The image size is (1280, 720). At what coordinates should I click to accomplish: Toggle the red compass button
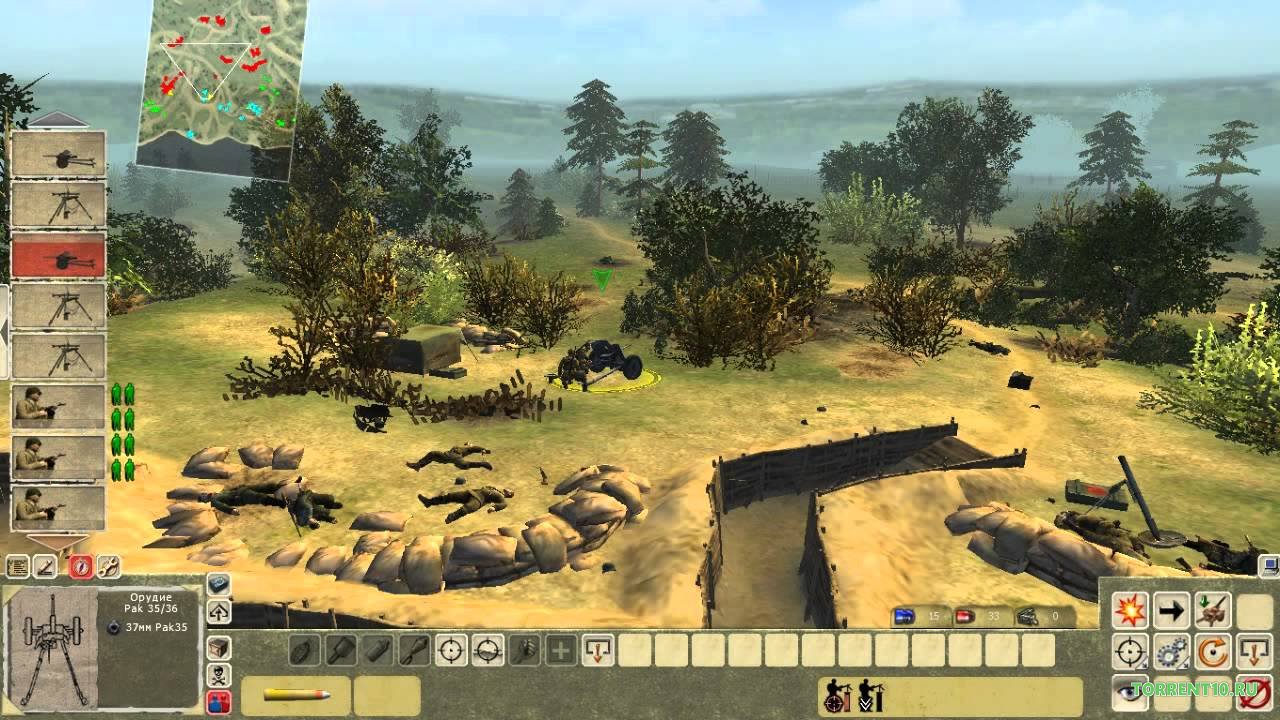79,568
